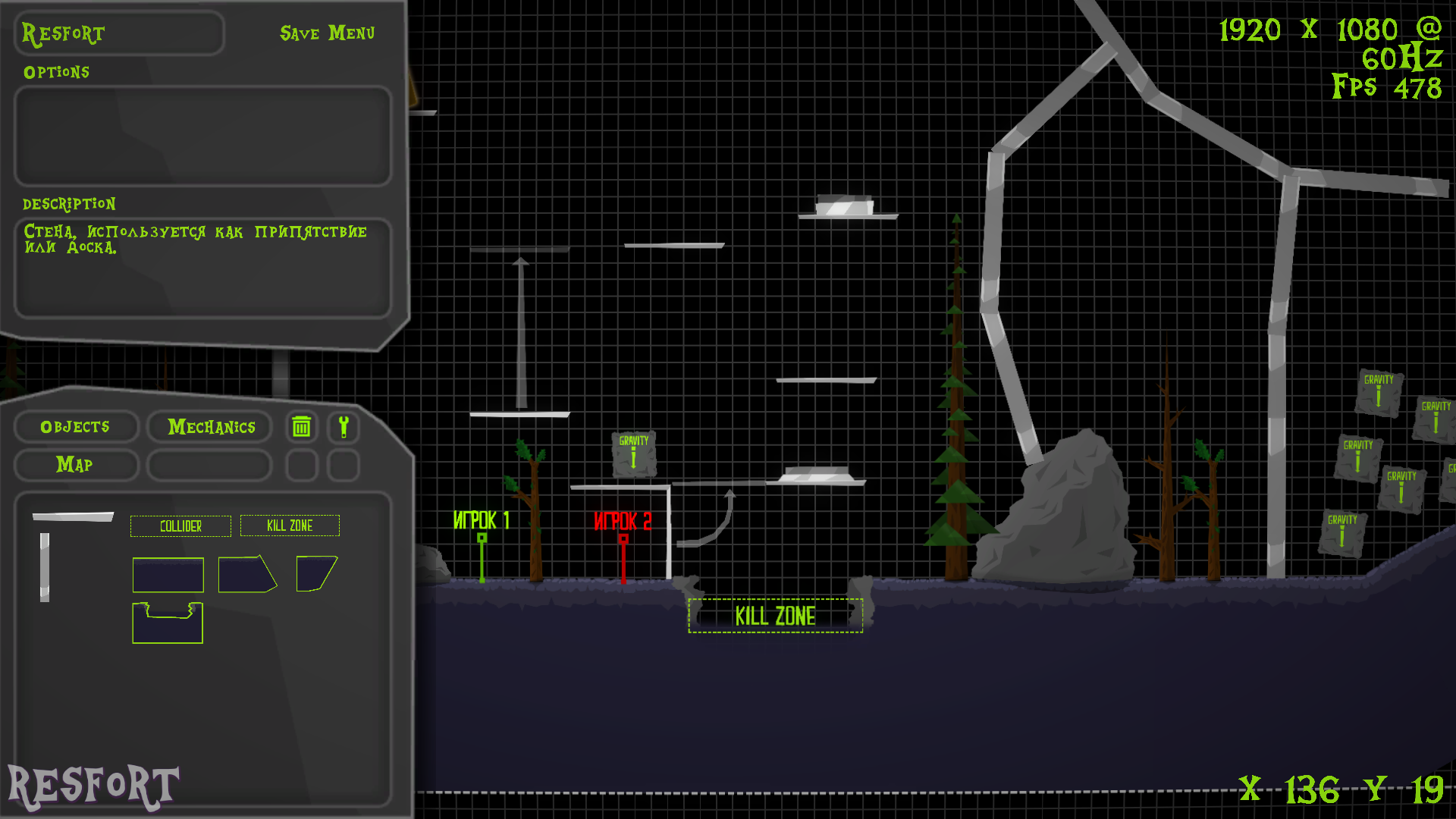This screenshot has height=819, width=1456.
Task: Click the trash delete icon
Action: [x=301, y=427]
